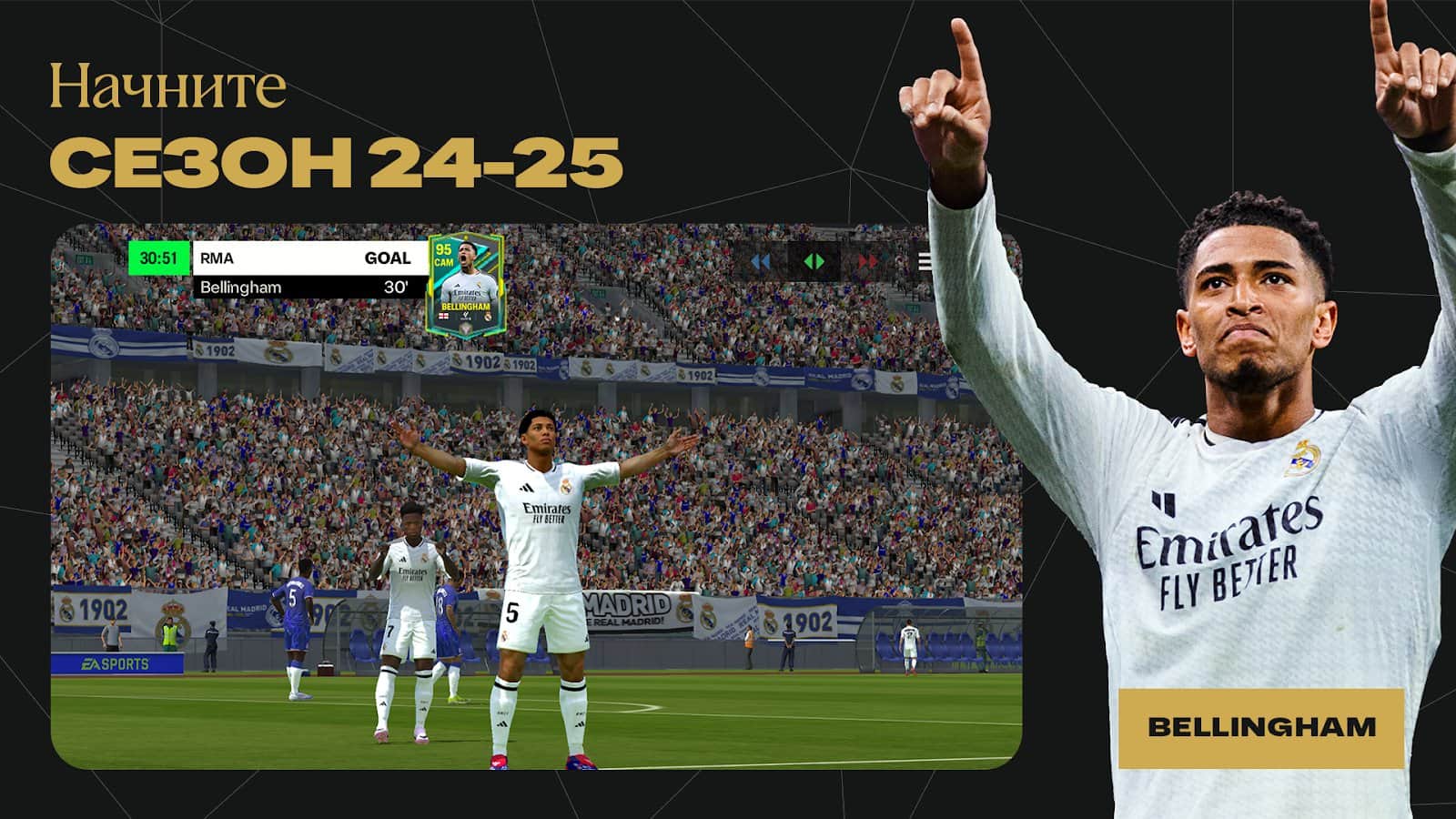Click the BELLINGHAM name label on the card

click(465, 306)
